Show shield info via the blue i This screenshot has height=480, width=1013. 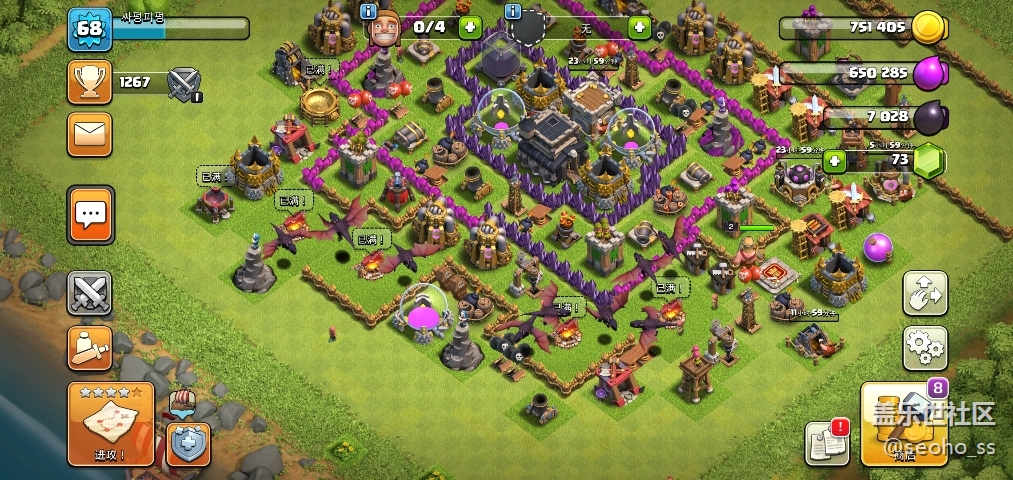[514, 11]
